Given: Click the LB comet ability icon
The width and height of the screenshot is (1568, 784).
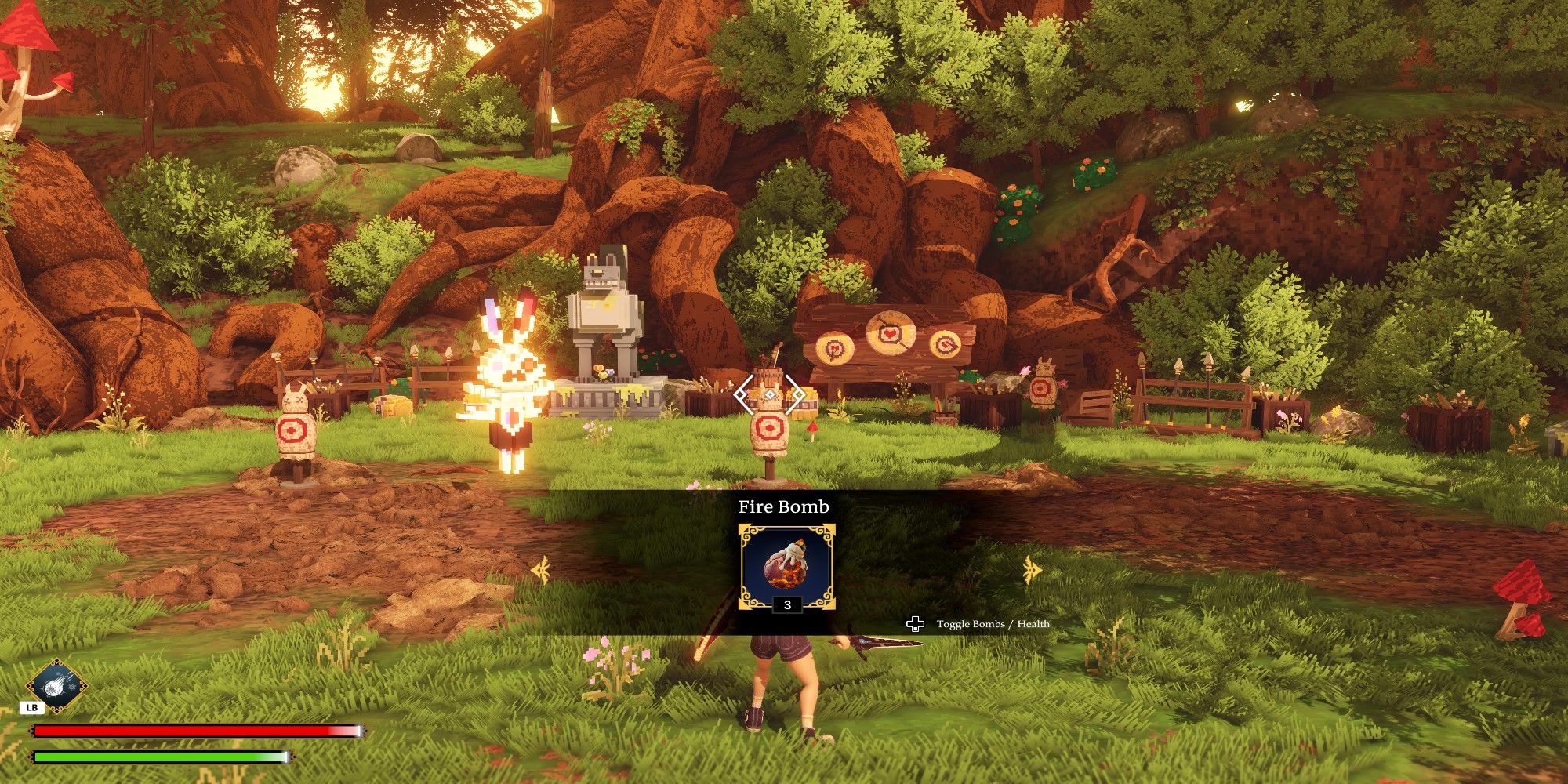Looking at the screenshot, I should [56, 684].
